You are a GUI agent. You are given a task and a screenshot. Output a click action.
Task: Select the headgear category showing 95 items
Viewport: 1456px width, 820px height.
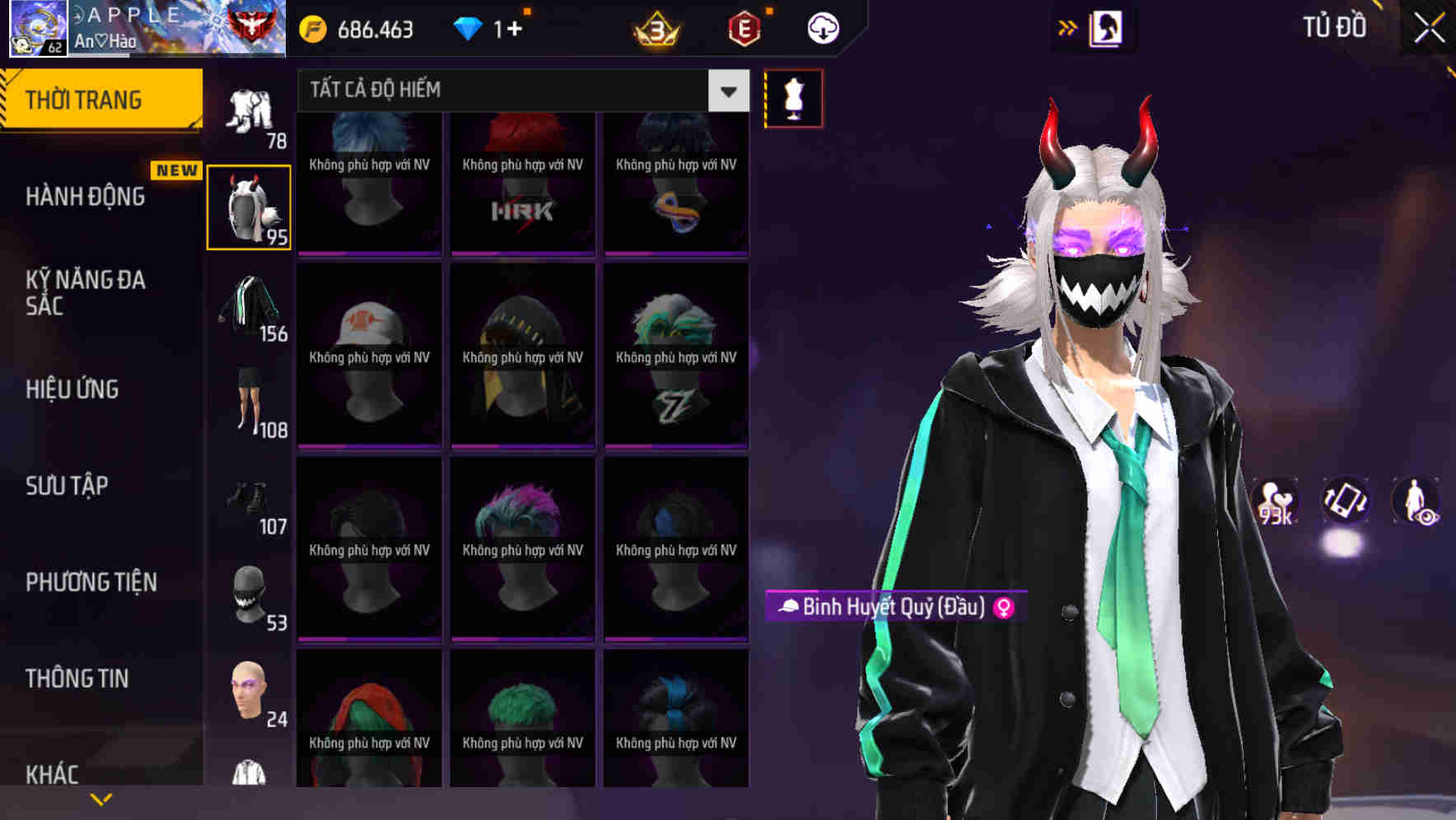coord(249,206)
